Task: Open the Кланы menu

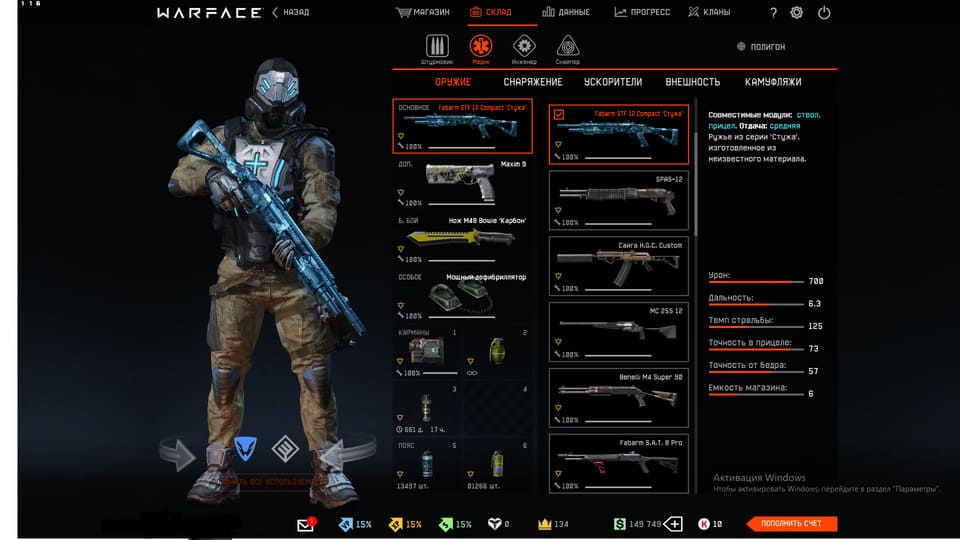Action: [x=709, y=13]
